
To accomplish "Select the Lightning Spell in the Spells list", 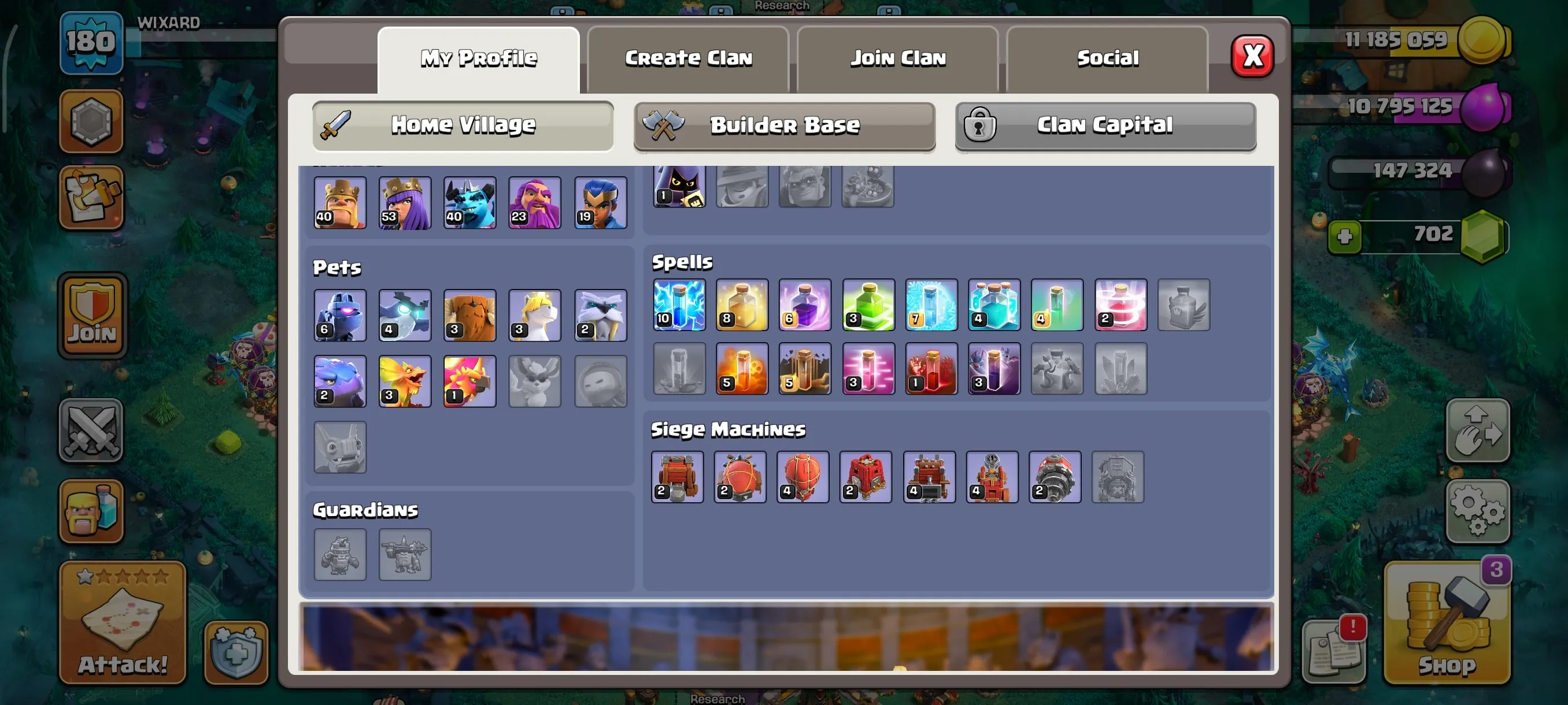I will 678,306.
